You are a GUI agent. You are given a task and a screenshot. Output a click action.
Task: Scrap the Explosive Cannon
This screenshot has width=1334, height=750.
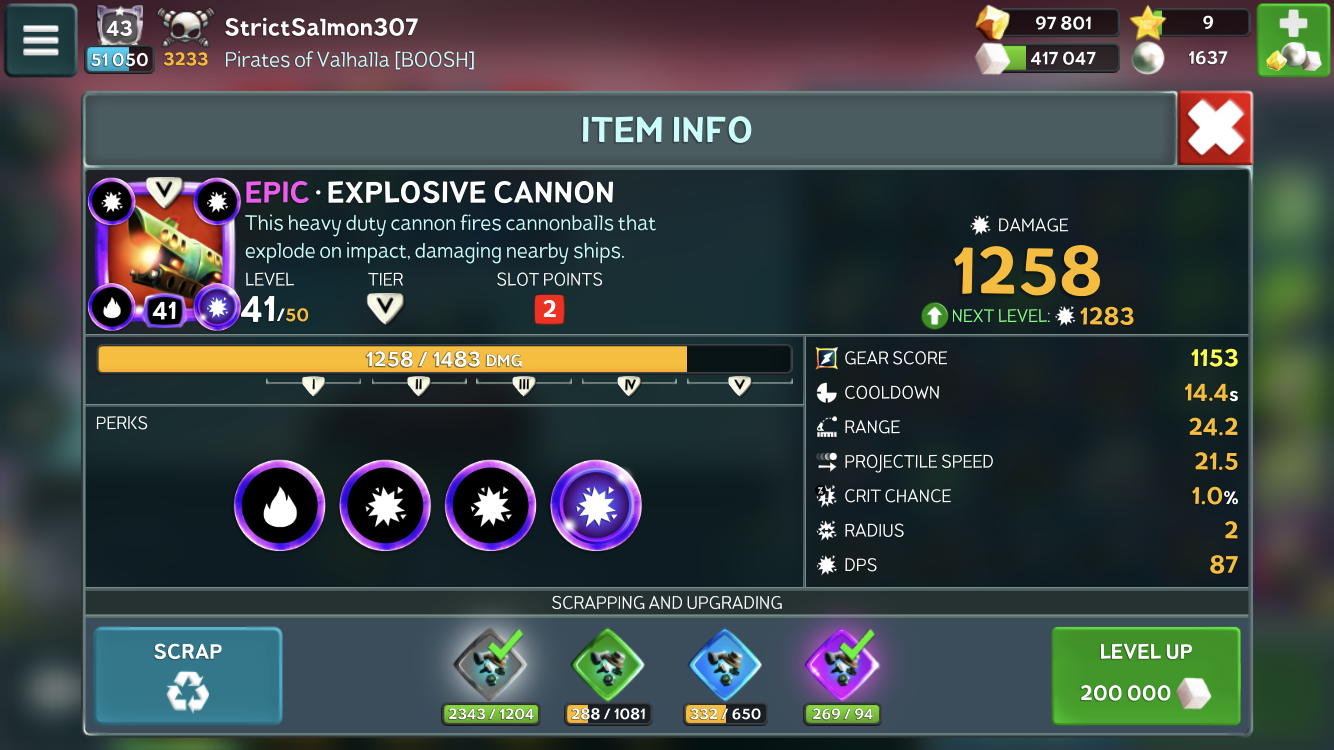tap(188, 675)
